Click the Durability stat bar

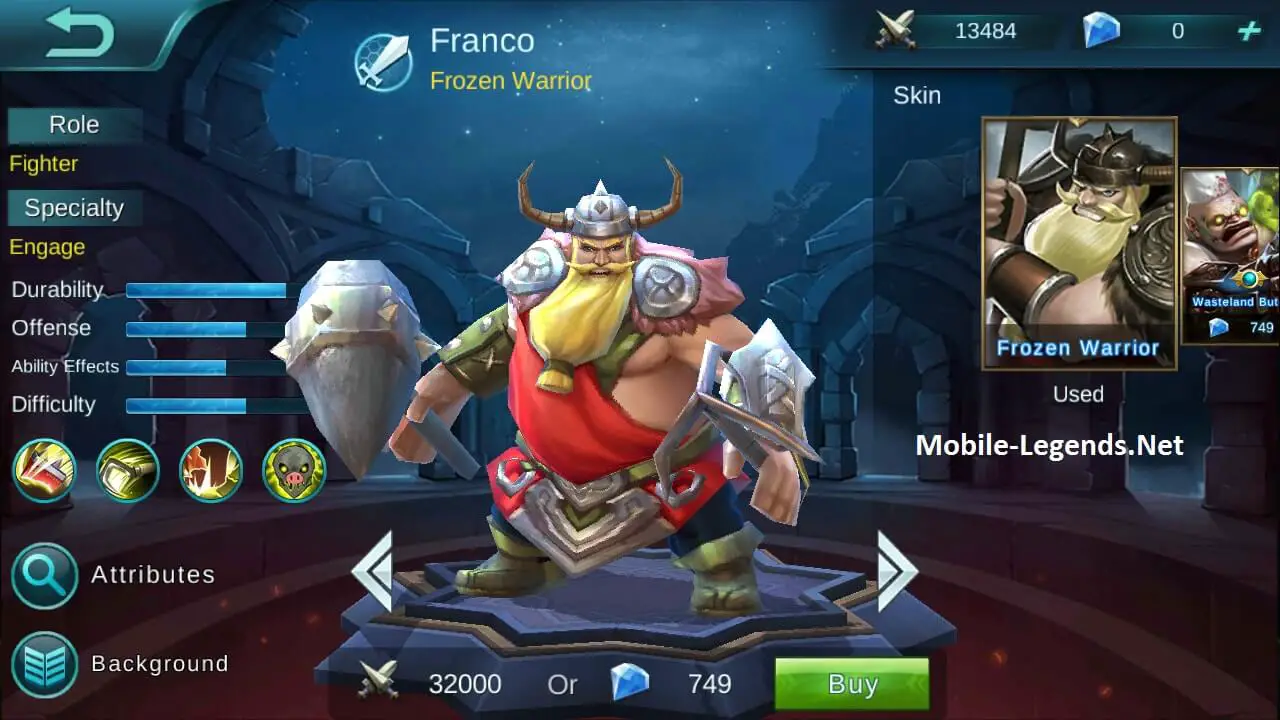click(x=208, y=289)
